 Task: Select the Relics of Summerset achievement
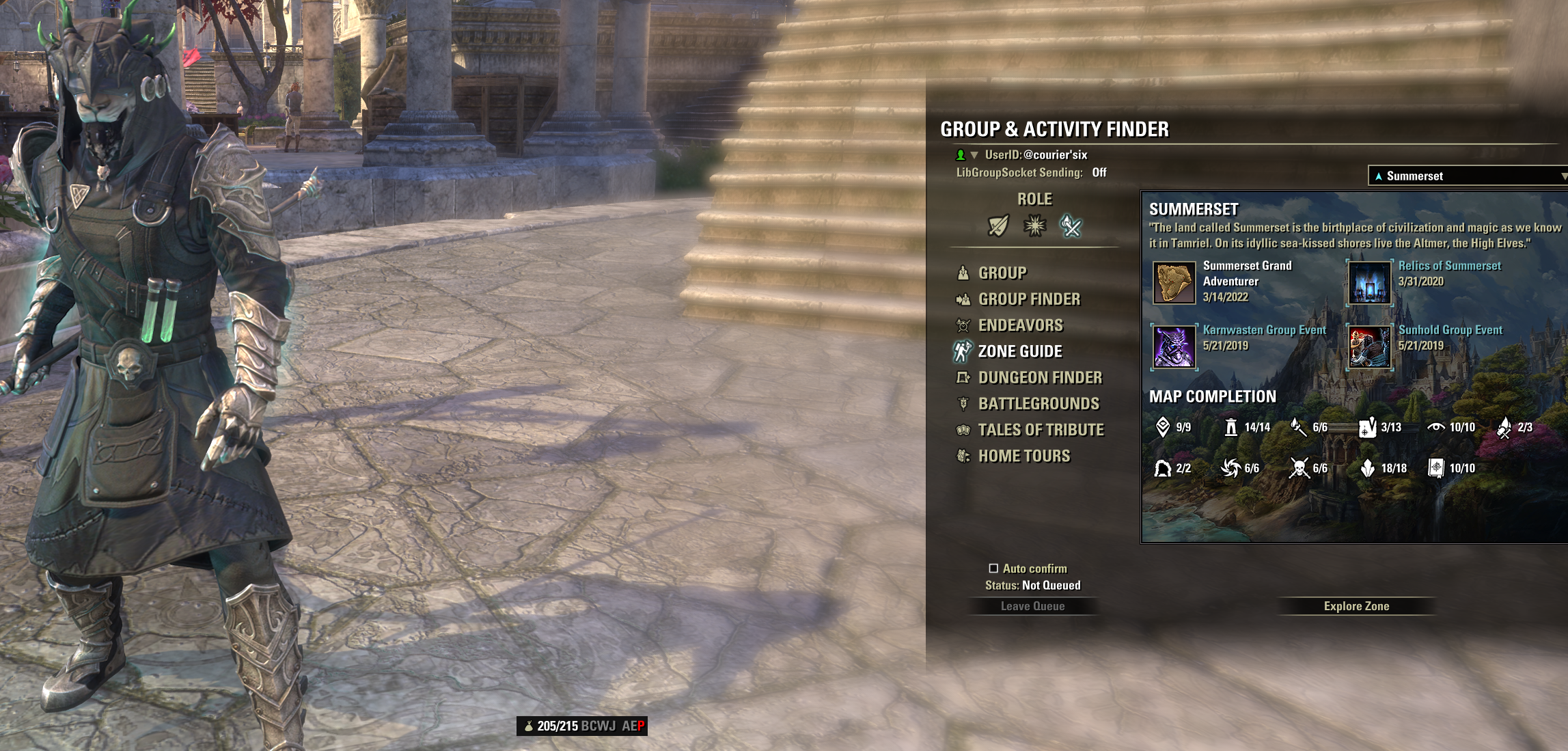point(1369,282)
